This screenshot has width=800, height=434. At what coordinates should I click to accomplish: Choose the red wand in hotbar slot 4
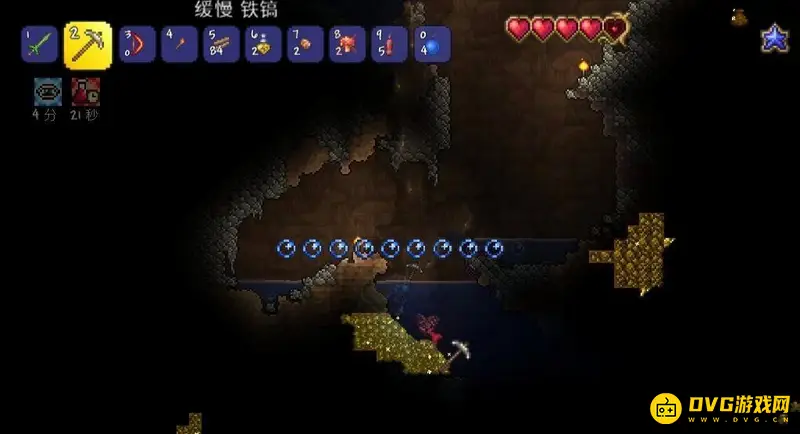click(x=177, y=44)
